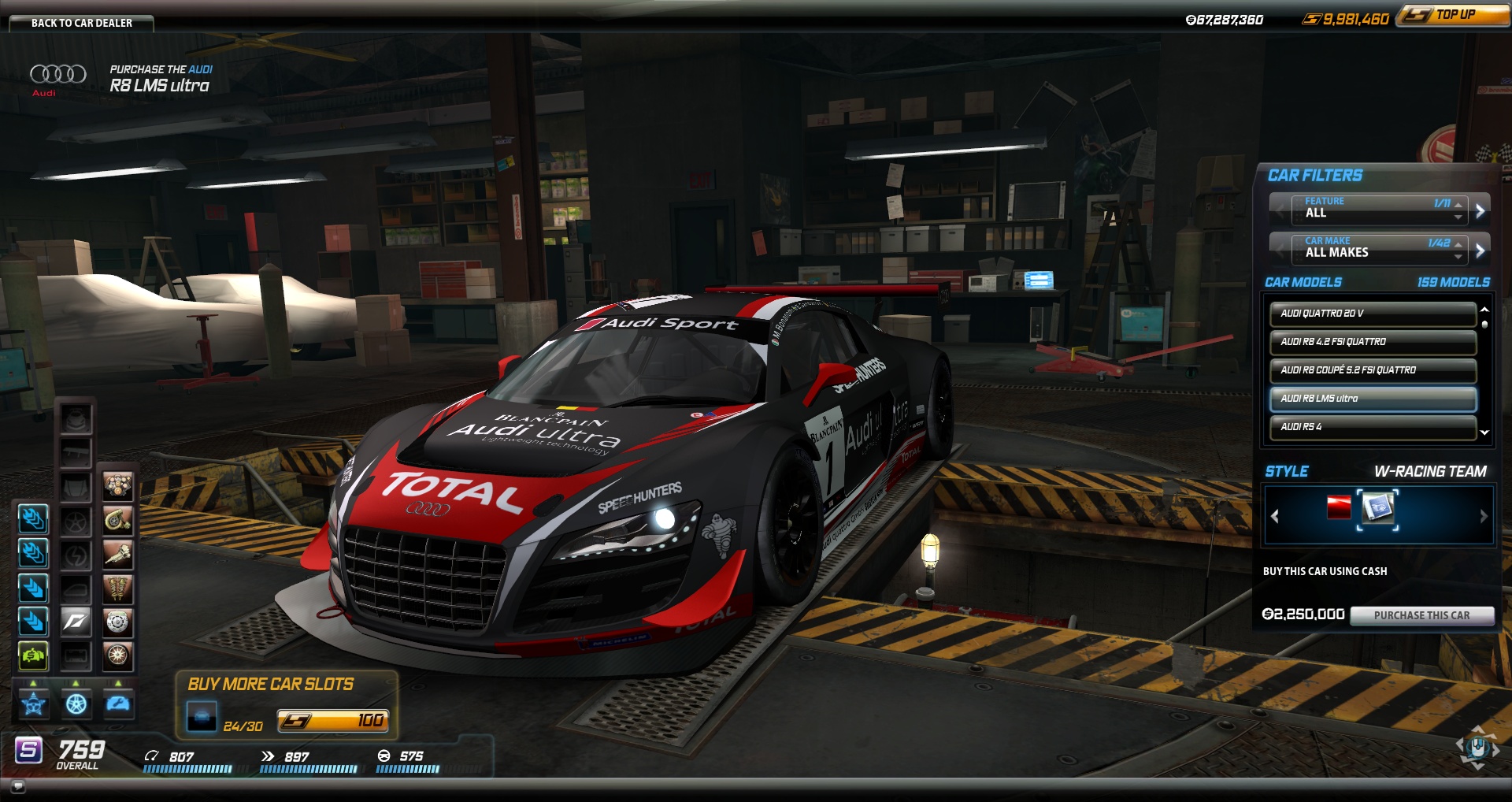This screenshot has width=1512, height=802.
Task: Open the suspension coilovers part slot
Action: [117, 588]
